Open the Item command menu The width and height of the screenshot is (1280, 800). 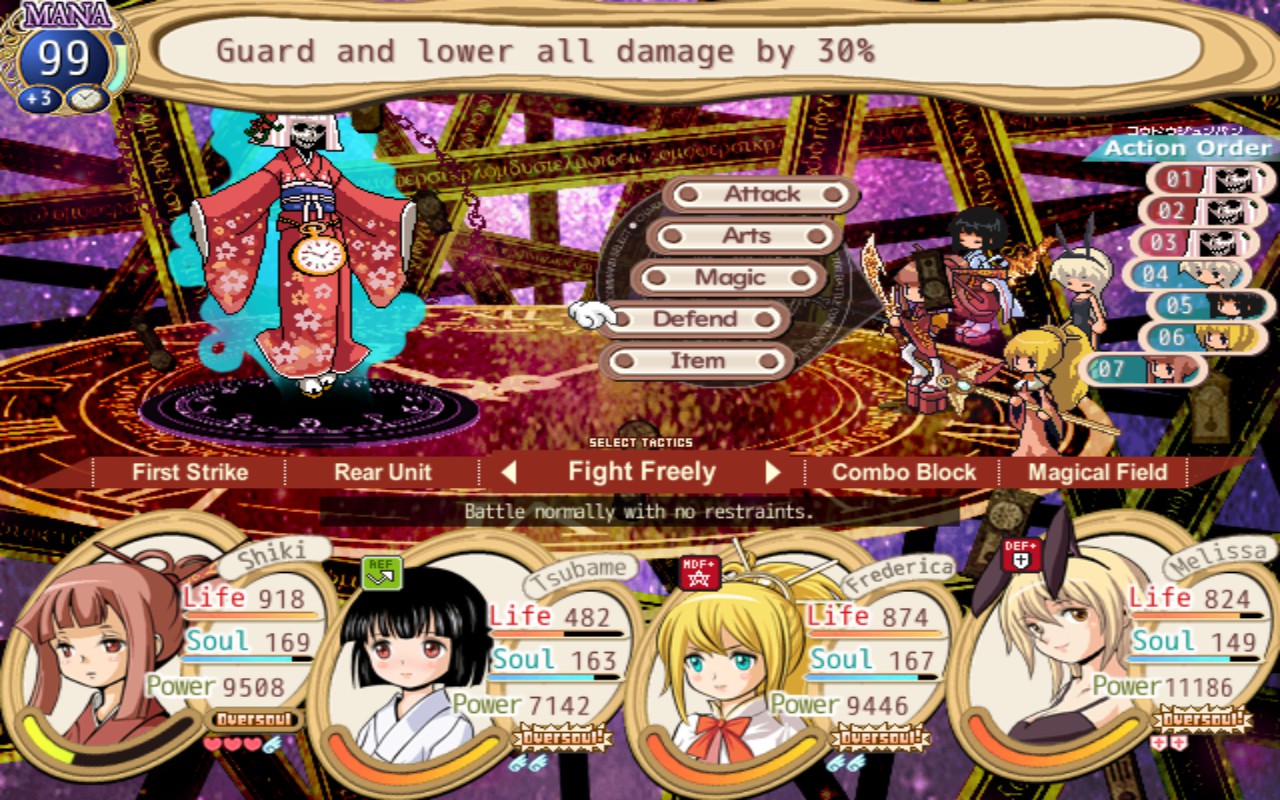[697, 361]
